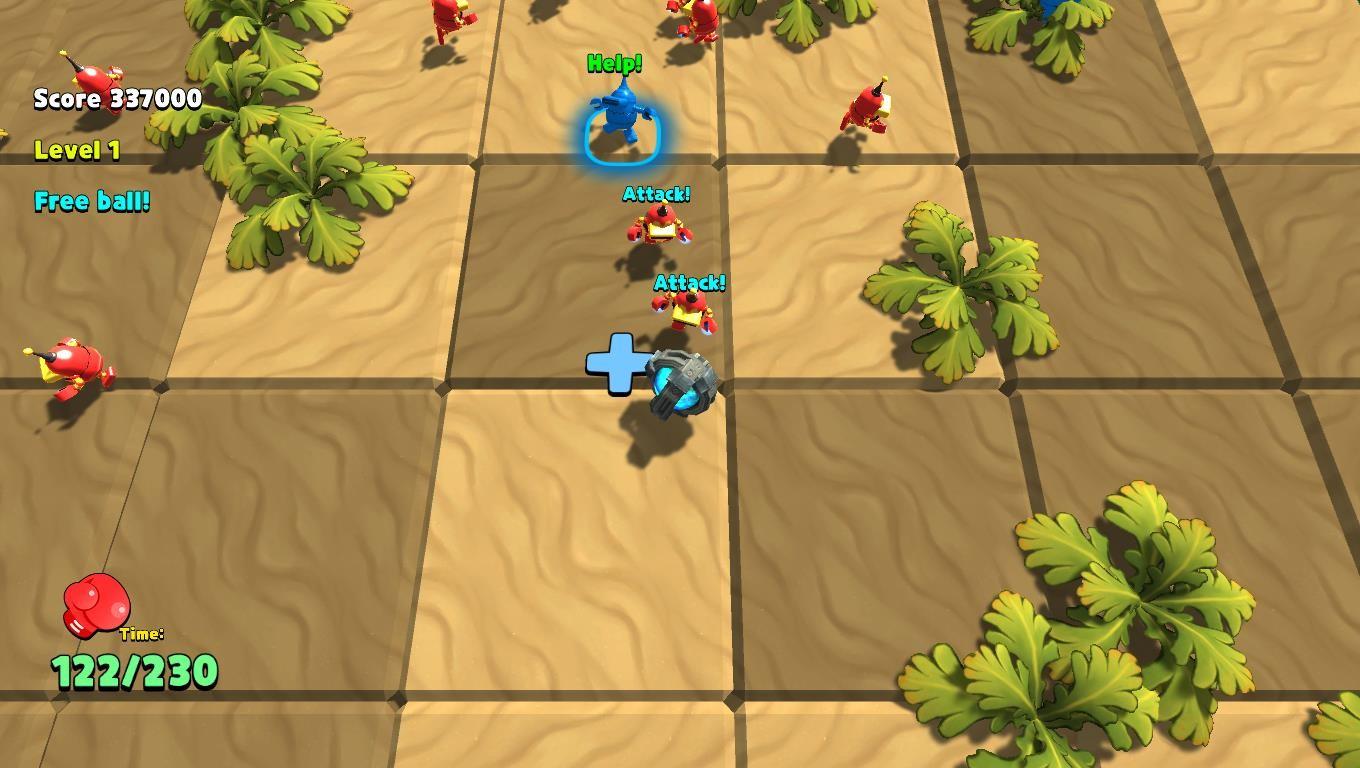Click the Score 337000 display
This screenshot has height=768, width=1360.
tap(115, 99)
